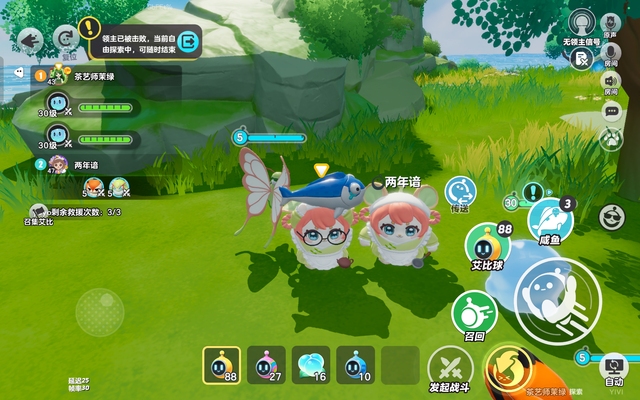Select the blue ball slot with 10

[355, 365]
